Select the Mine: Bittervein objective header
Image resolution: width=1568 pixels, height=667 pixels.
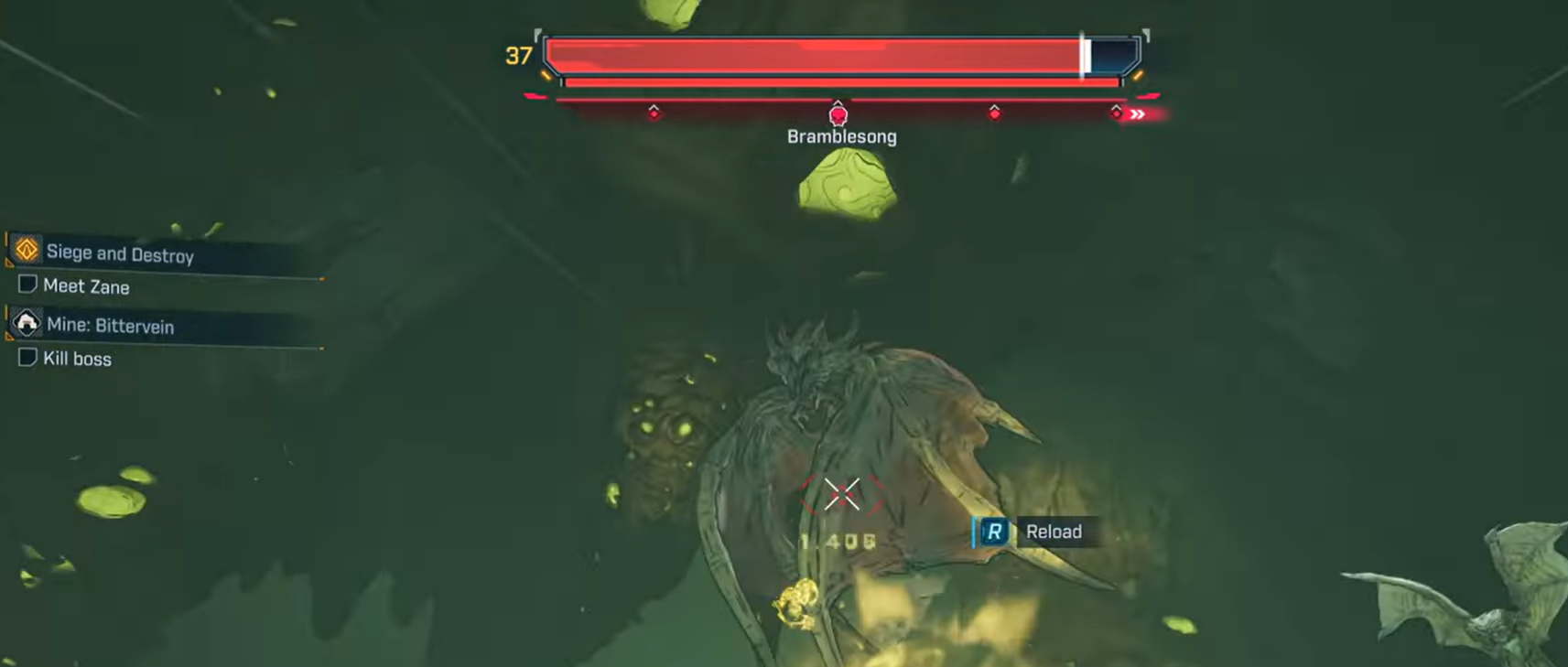110,326
